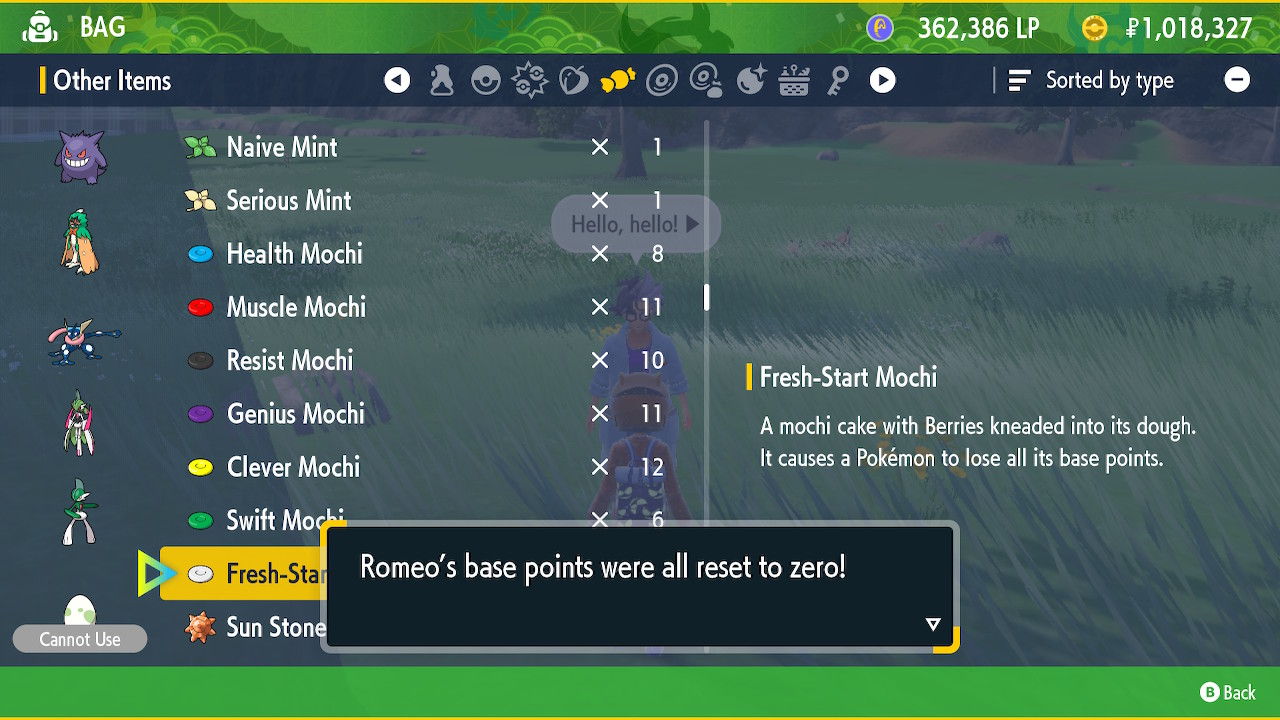This screenshot has width=1280, height=720.
Task: Advance the base points reset message
Action: (932, 624)
